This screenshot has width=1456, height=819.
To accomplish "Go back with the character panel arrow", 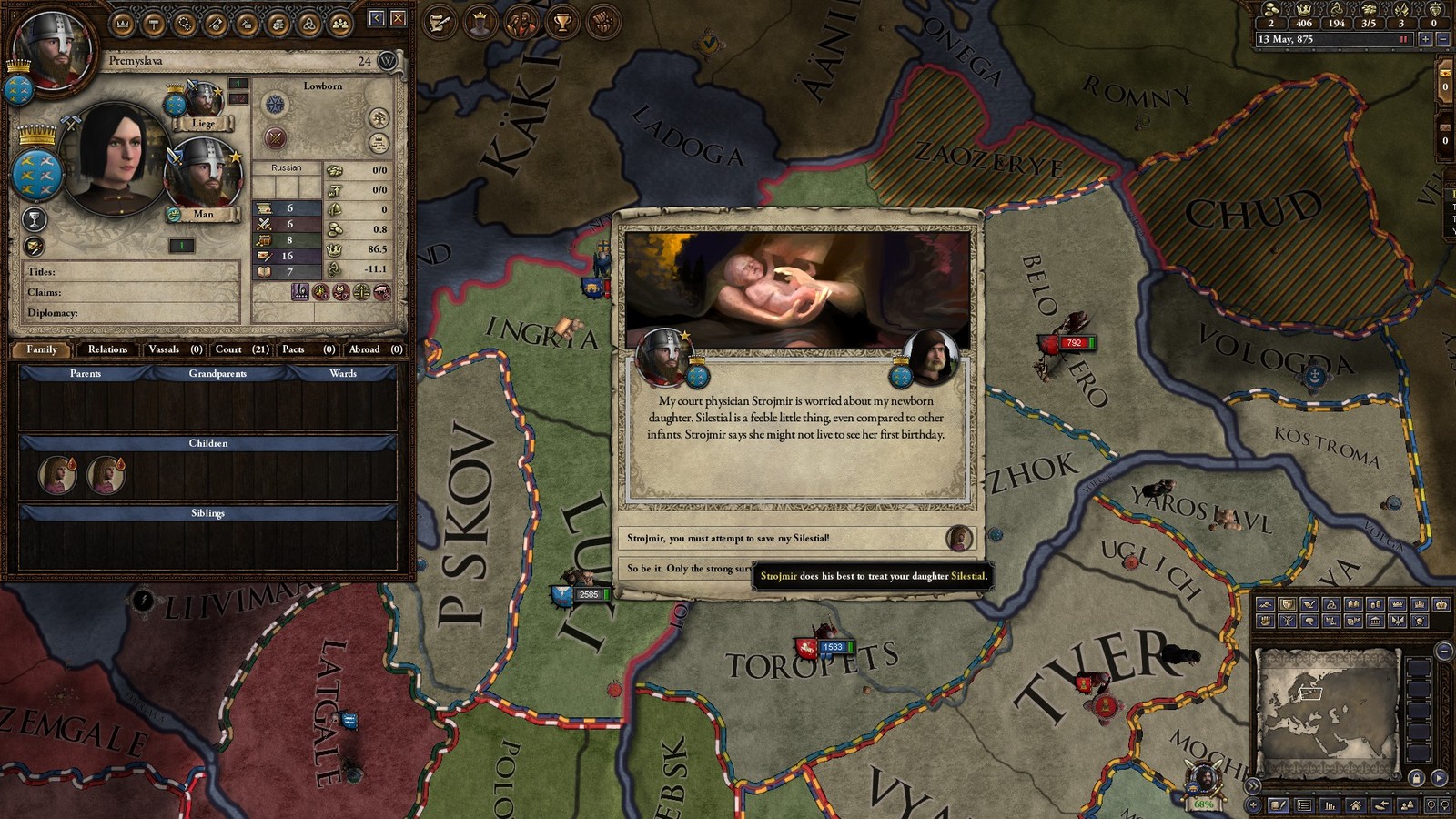I will pyautogui.click(x=377, y=18).
